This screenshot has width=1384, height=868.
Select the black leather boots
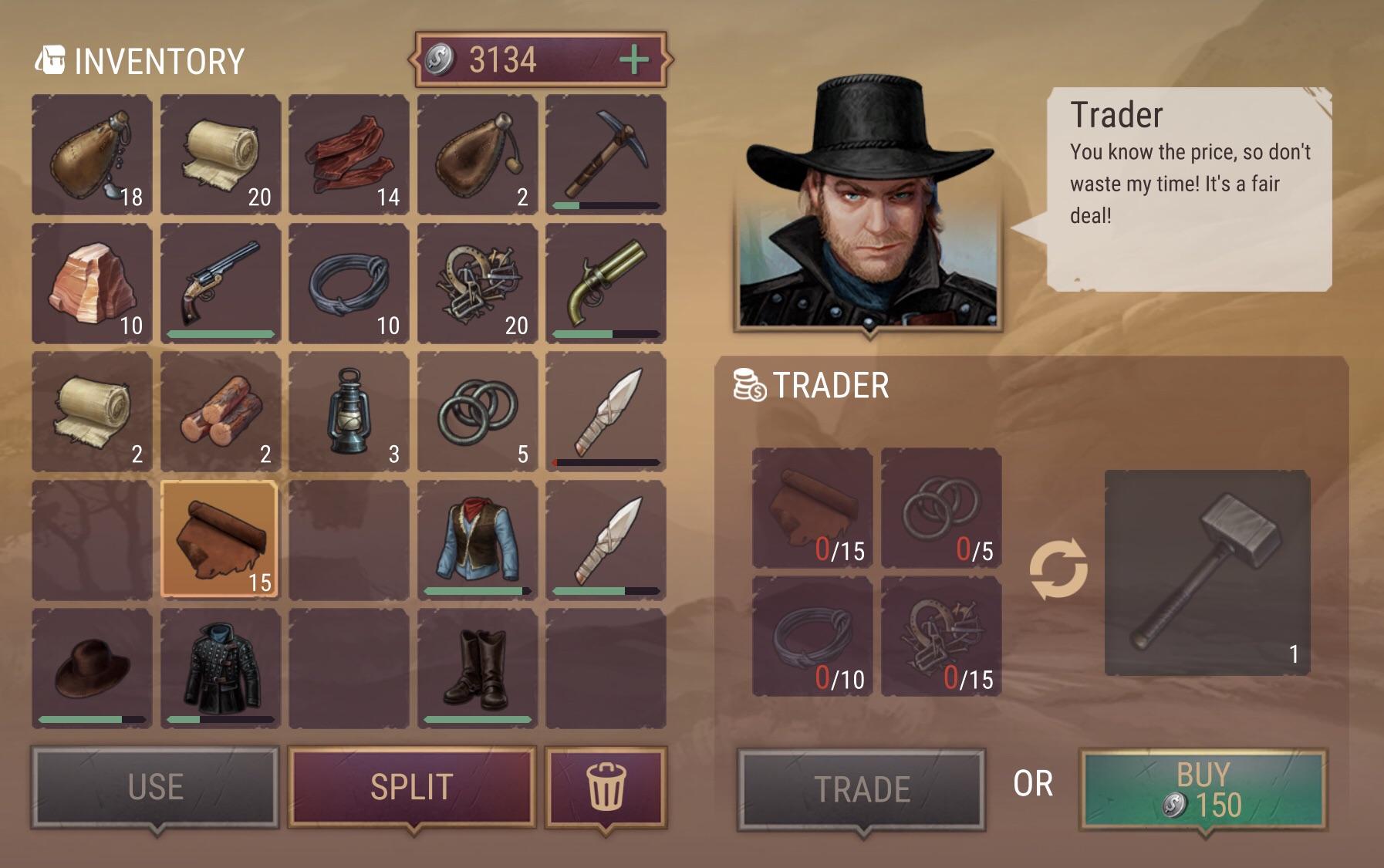point(478,667)
